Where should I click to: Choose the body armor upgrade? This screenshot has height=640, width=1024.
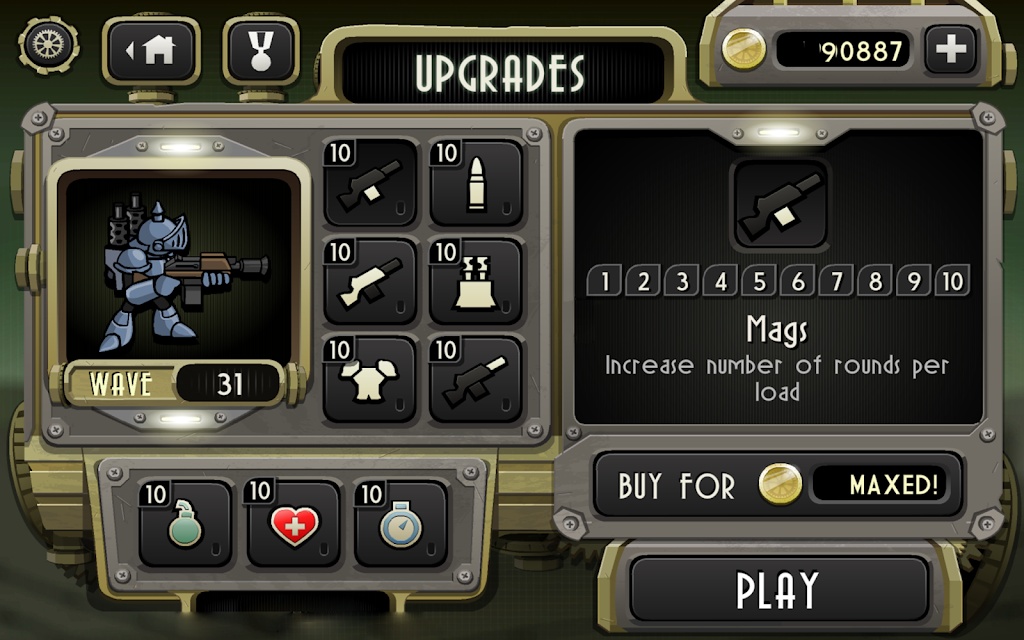[x=370, y=379]
